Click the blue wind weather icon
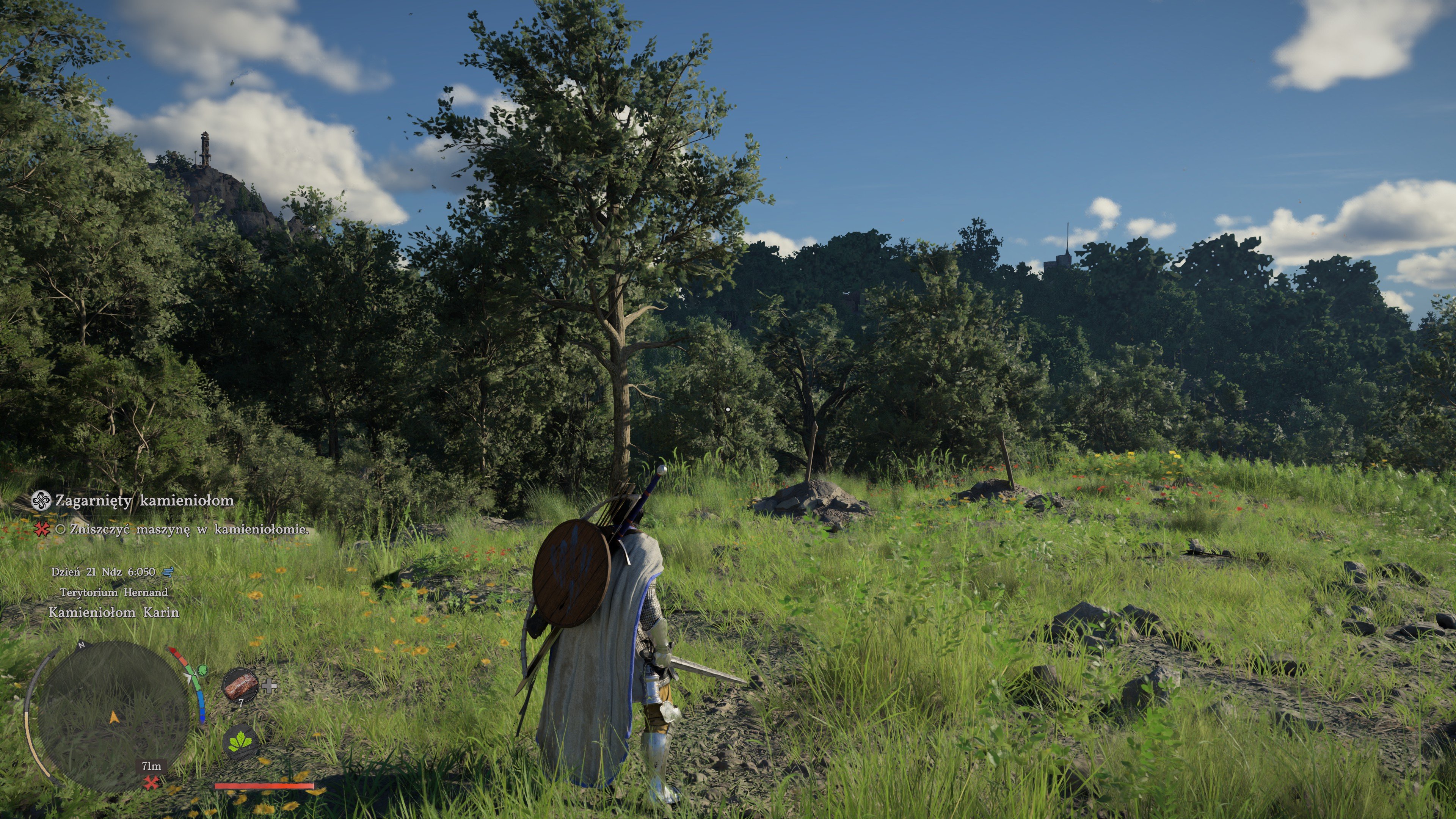Screen dimensions: 1456x819 [x=168, y=572]
